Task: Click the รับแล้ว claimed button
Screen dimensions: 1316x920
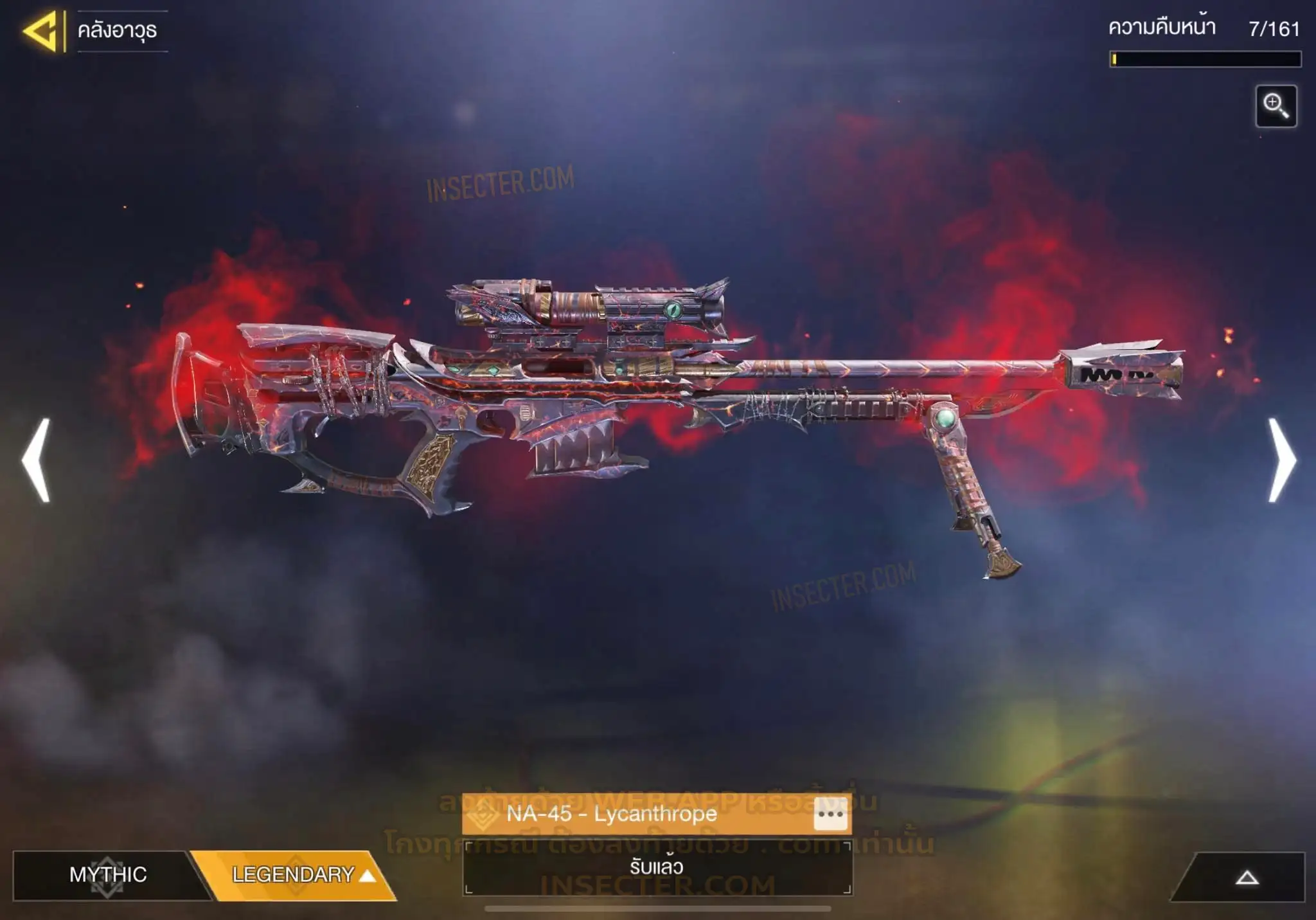Action: click(657, 867)
